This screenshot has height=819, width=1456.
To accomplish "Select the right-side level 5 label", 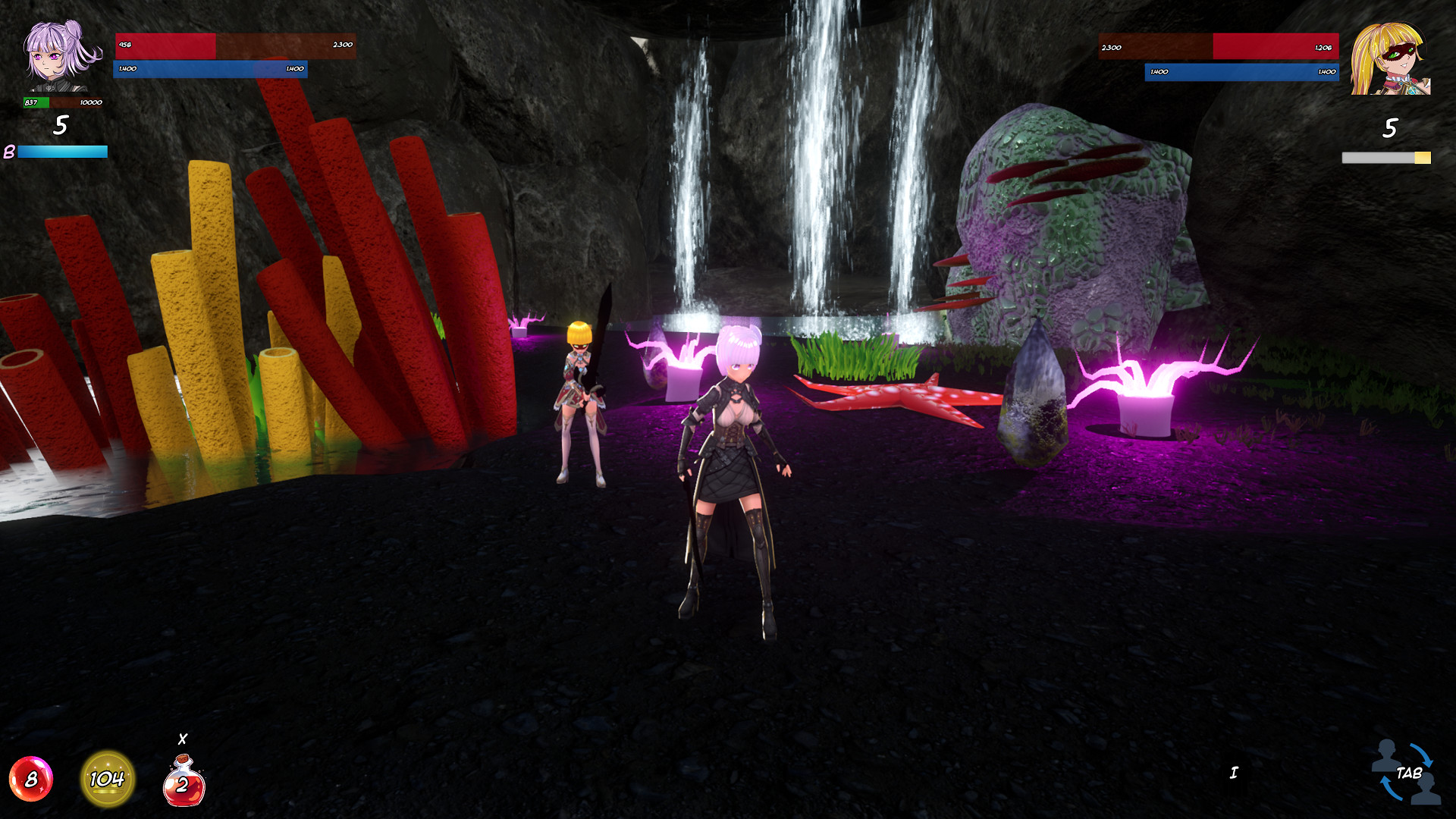I will 1390,129.
